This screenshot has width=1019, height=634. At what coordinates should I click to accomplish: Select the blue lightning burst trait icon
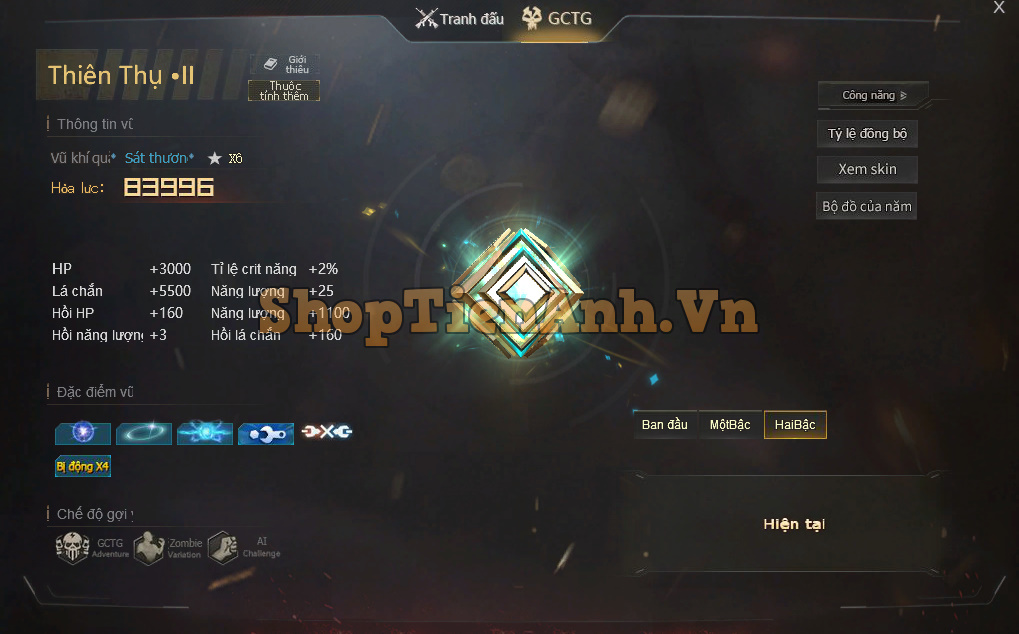click(x=205, y=433)
